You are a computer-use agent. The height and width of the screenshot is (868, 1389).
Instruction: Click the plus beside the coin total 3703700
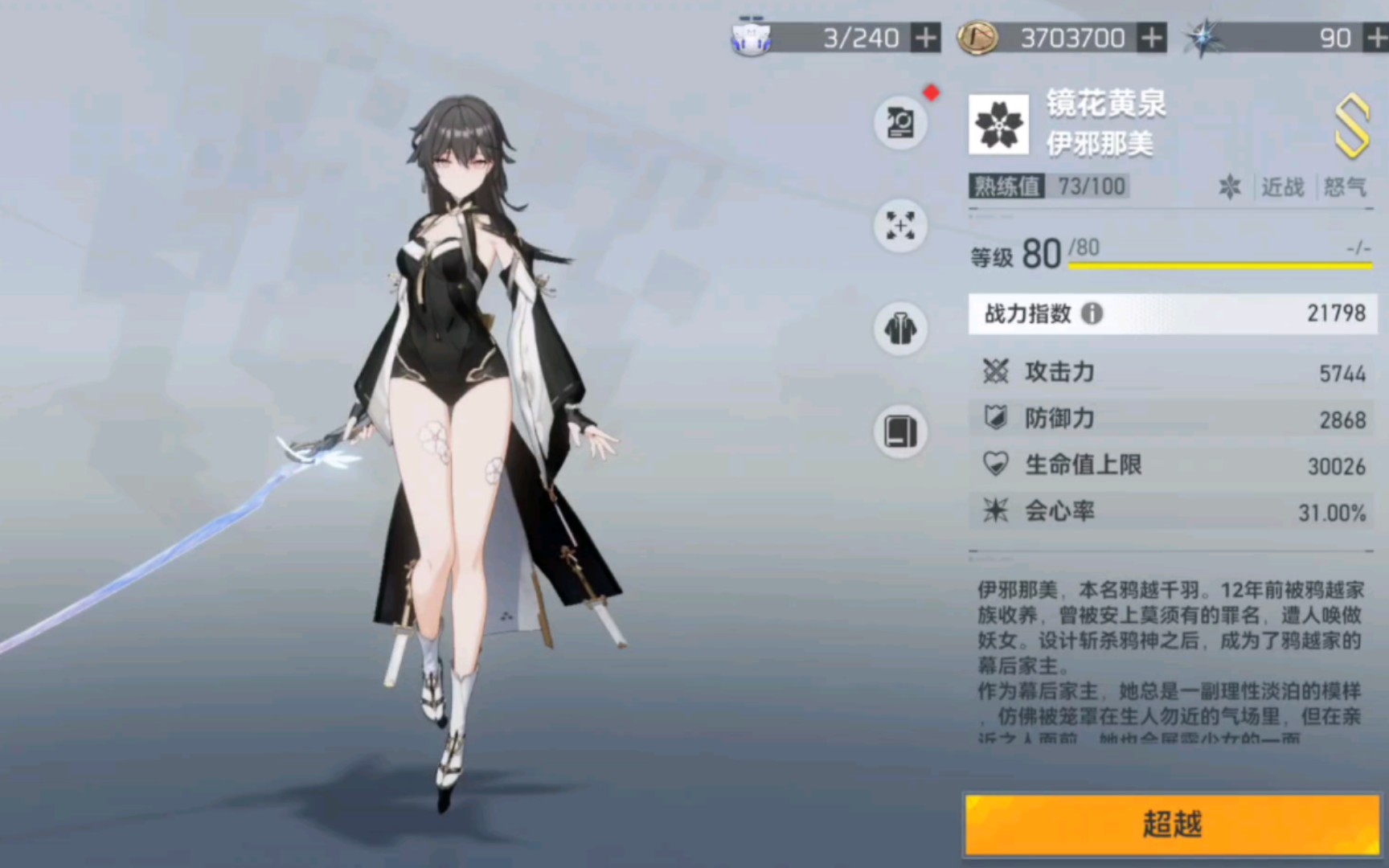coord(1152,37)
